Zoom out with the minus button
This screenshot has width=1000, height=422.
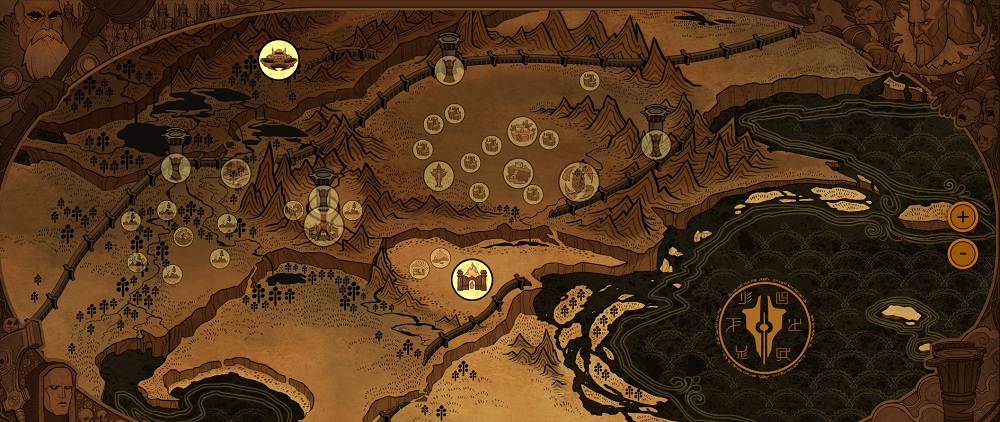(962, 253)
